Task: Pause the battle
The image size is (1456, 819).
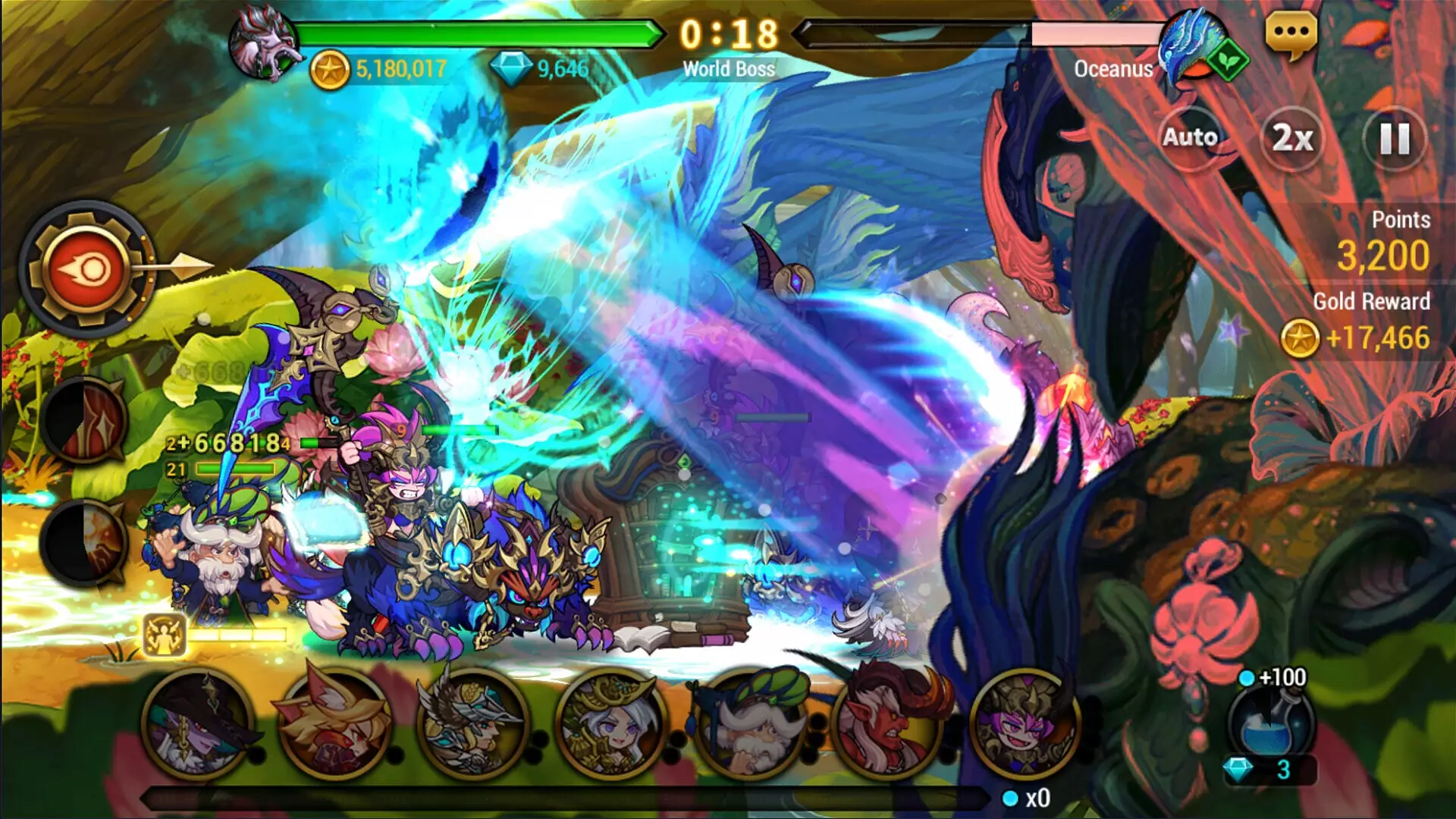Action: click(x=1394, y=139)
